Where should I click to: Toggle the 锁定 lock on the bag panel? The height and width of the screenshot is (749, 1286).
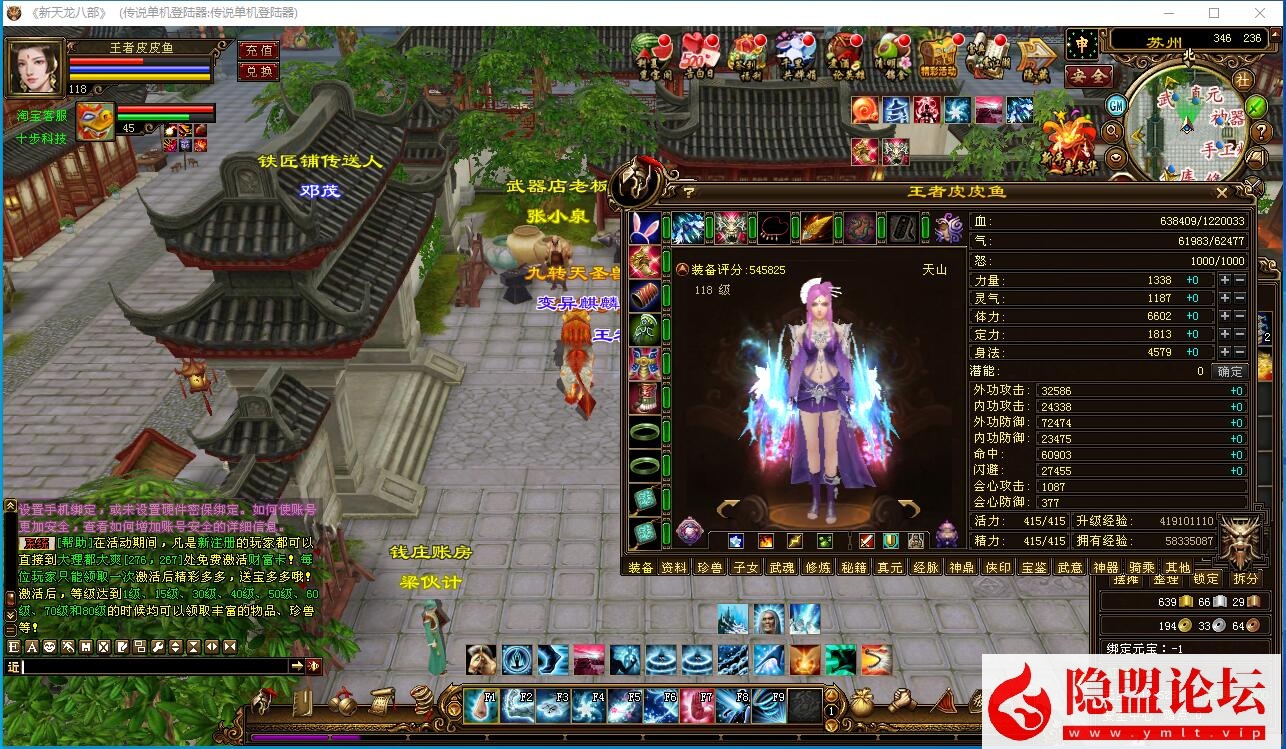pos(1206,579)
